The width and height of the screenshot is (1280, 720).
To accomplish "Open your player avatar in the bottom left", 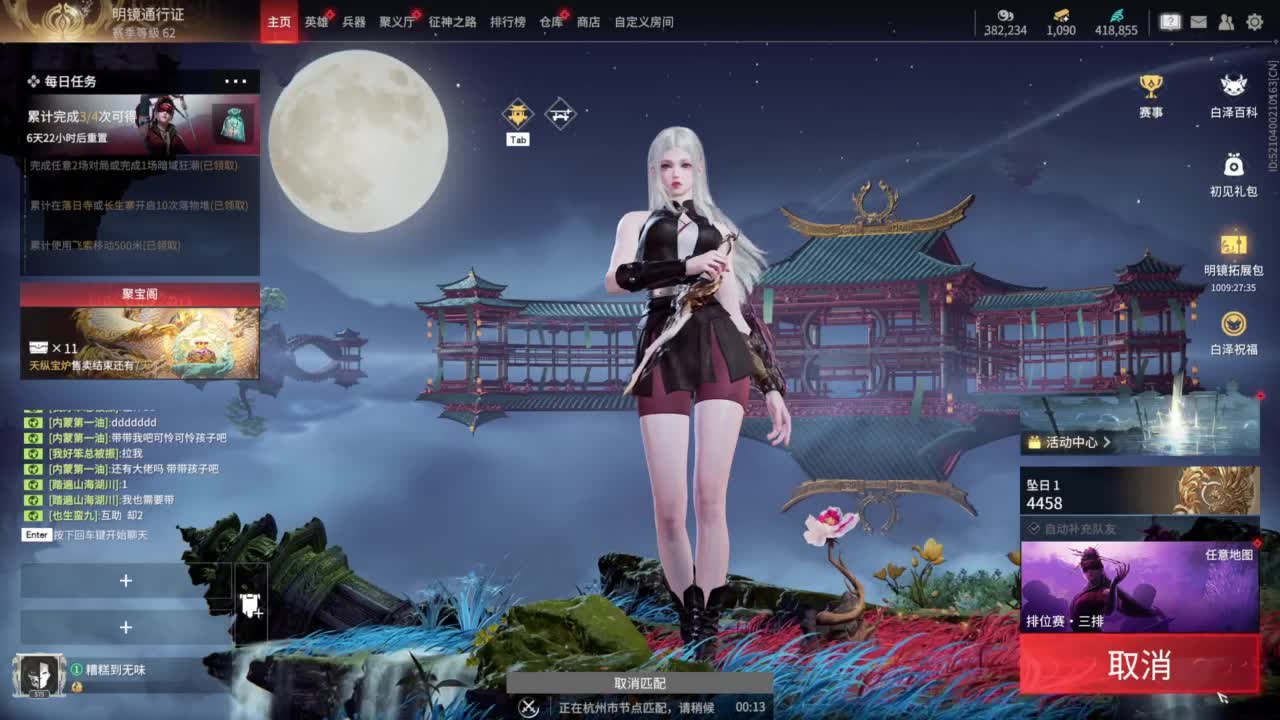I will coord(38,676).
